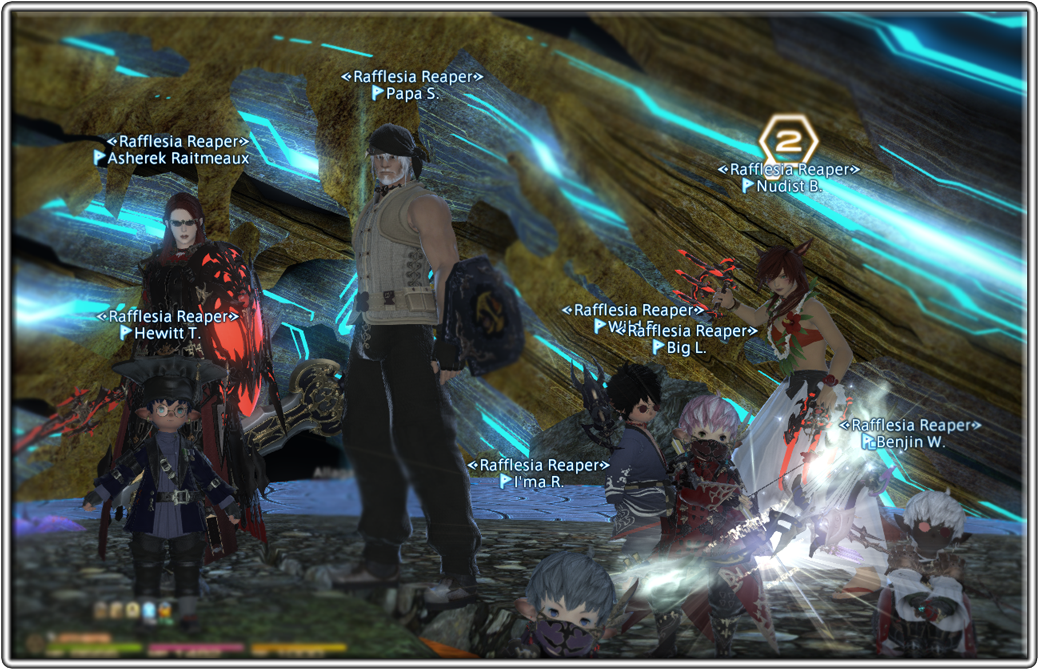The height and width of the screenshot is (669, 1038).
Task: Choose the Benjin W. nameplate
Action: (910, 442)
